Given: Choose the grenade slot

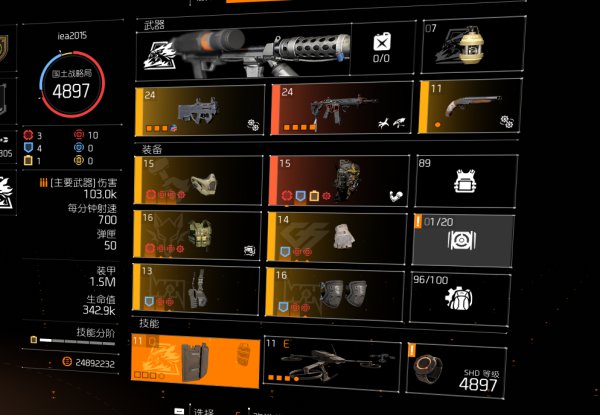Looking at the screenshot, I should click(x=467, y=50).
